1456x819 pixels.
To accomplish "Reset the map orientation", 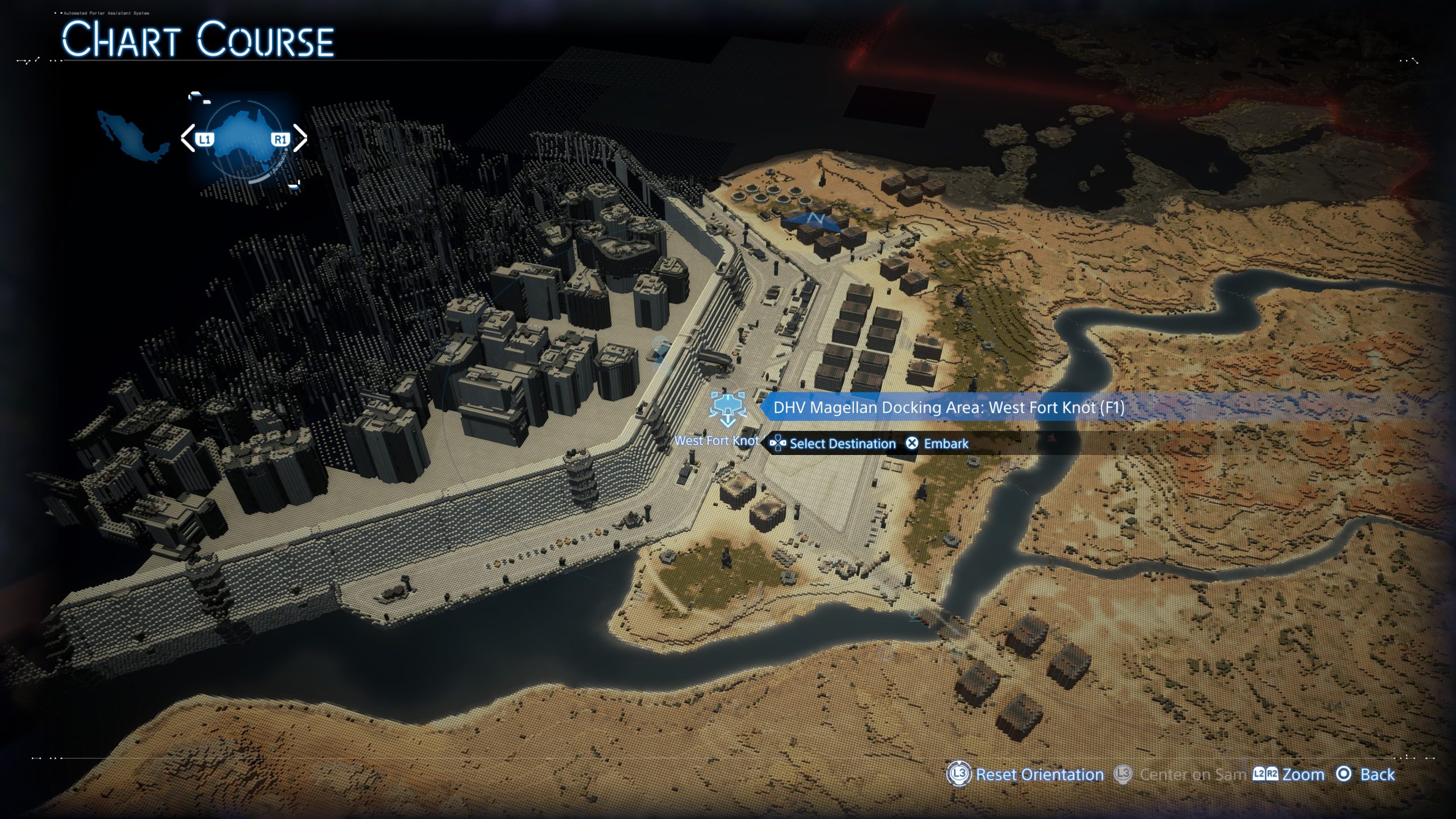I will [1026, 775].
